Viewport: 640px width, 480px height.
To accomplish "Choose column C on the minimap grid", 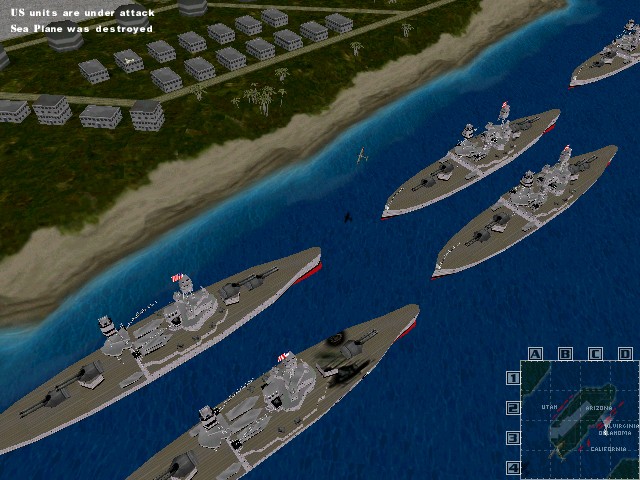I will 596,353.
